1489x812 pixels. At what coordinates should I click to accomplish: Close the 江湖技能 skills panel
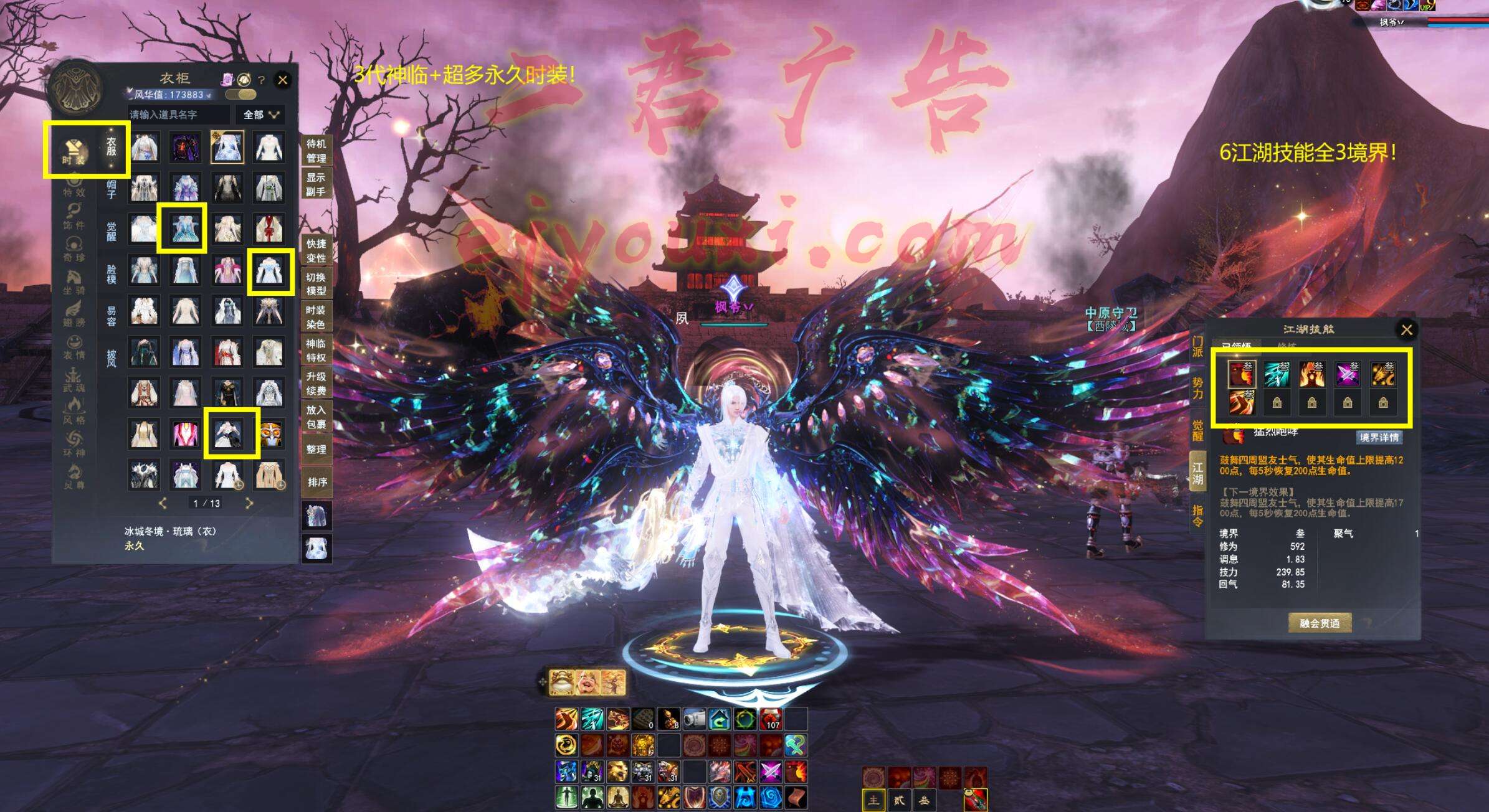tap(1406, 329)
